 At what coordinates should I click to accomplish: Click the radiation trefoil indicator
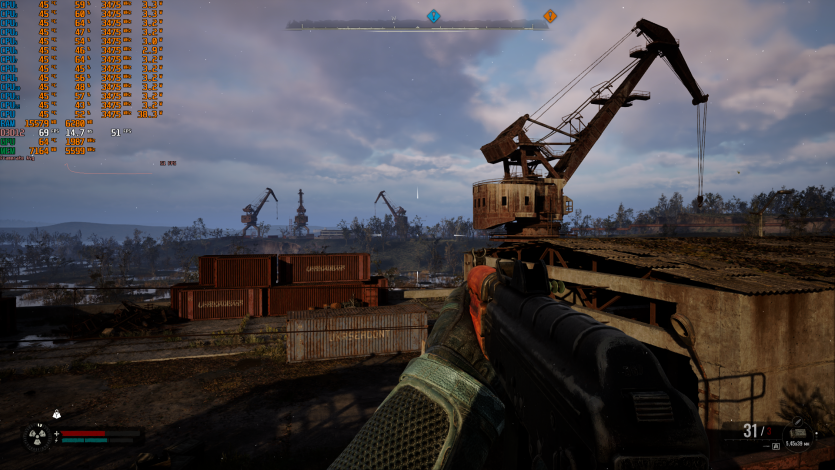coord(36,437)
